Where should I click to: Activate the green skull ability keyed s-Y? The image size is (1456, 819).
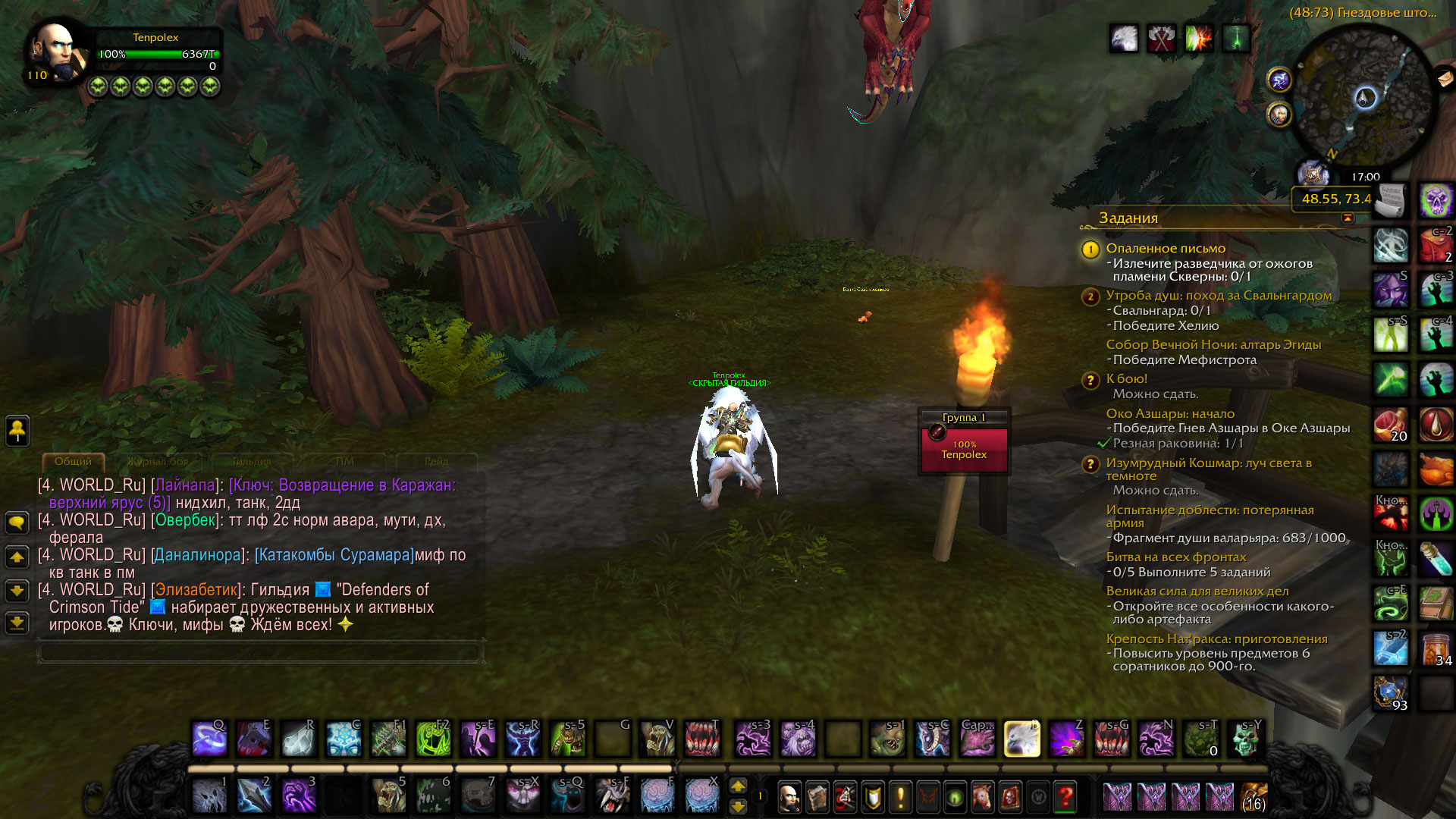[x=1245, y=739]
